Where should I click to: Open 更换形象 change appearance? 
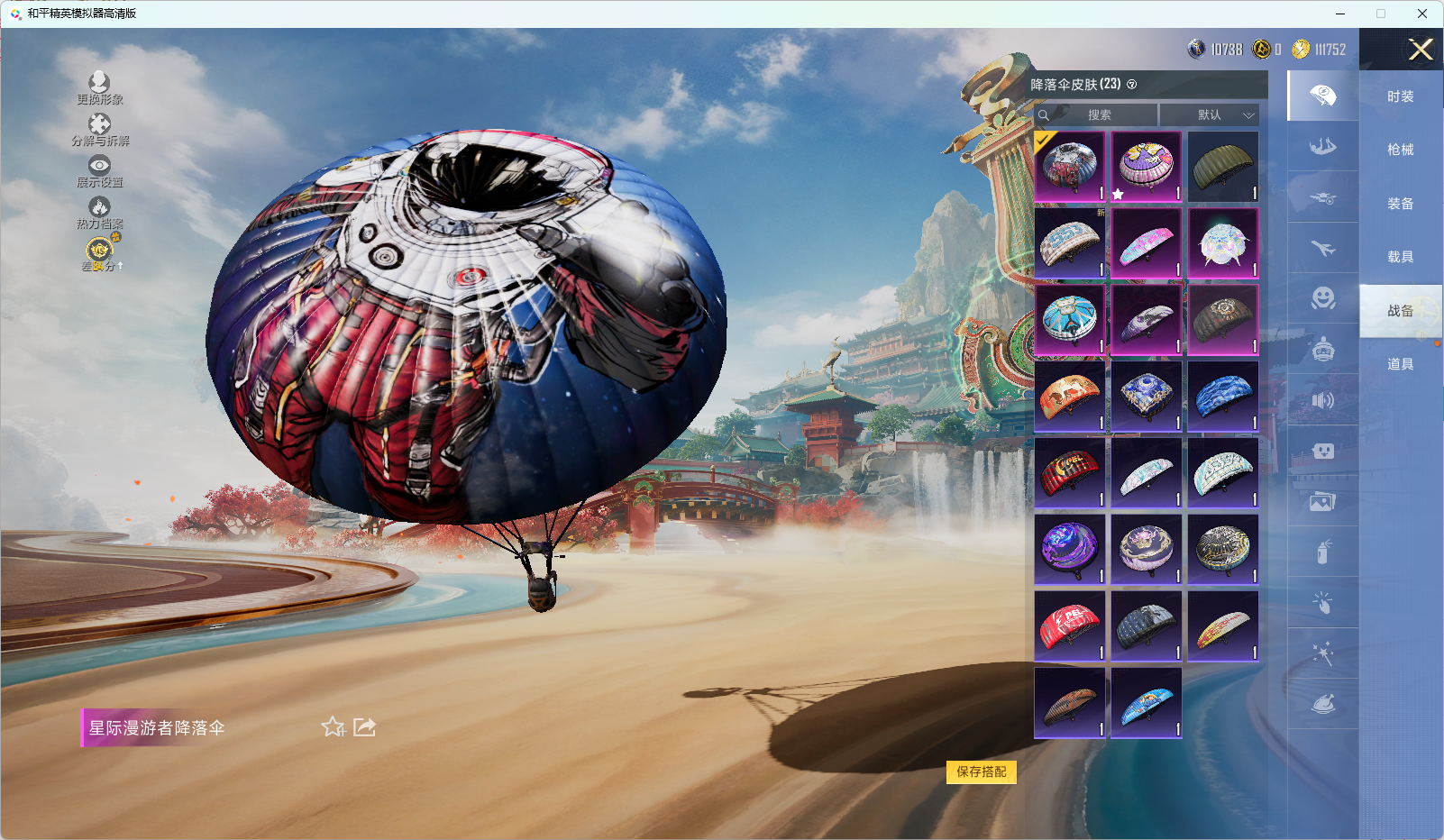99,88
